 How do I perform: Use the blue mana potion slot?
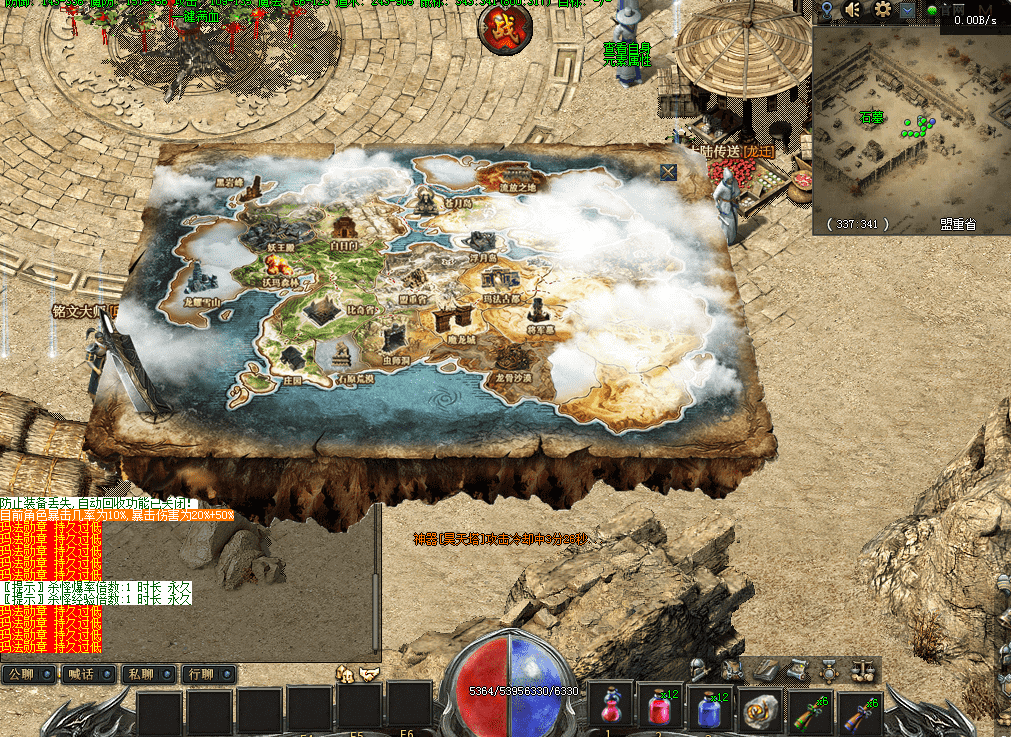click(709, 709)
